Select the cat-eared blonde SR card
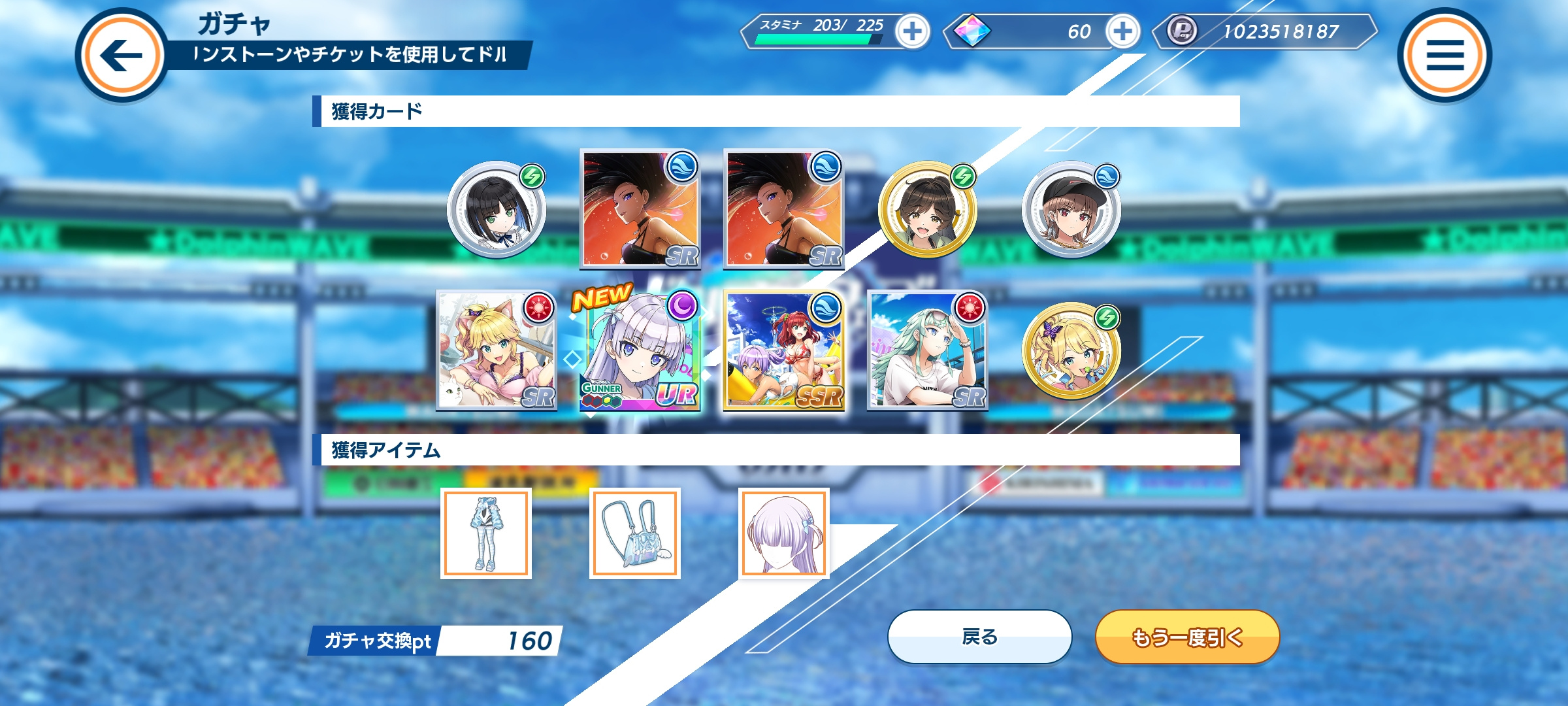This screenshot has height=706, width=1568. (497, 351)
